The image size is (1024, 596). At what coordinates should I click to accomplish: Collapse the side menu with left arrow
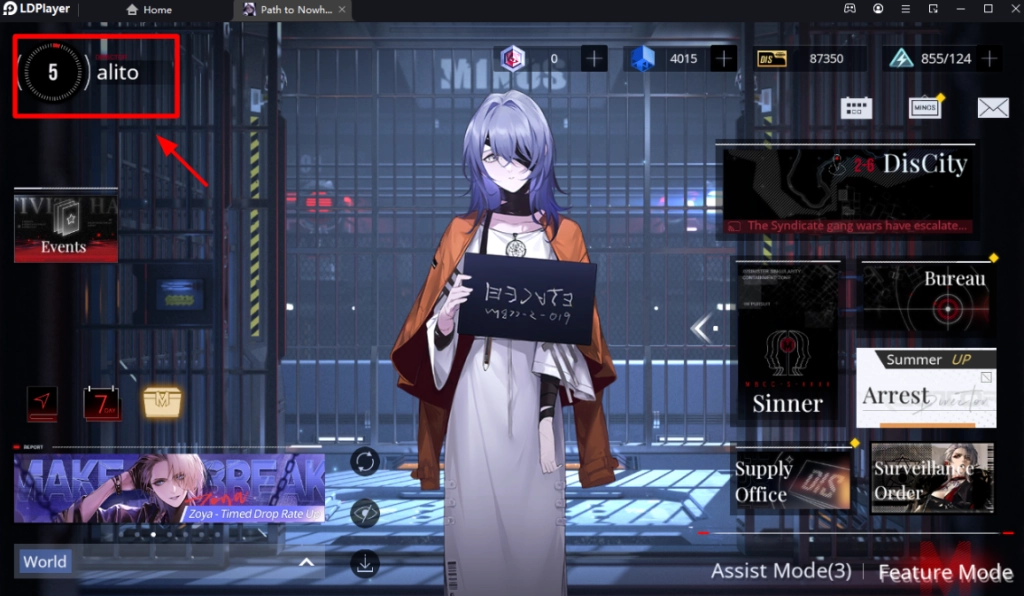coord(704,328)
